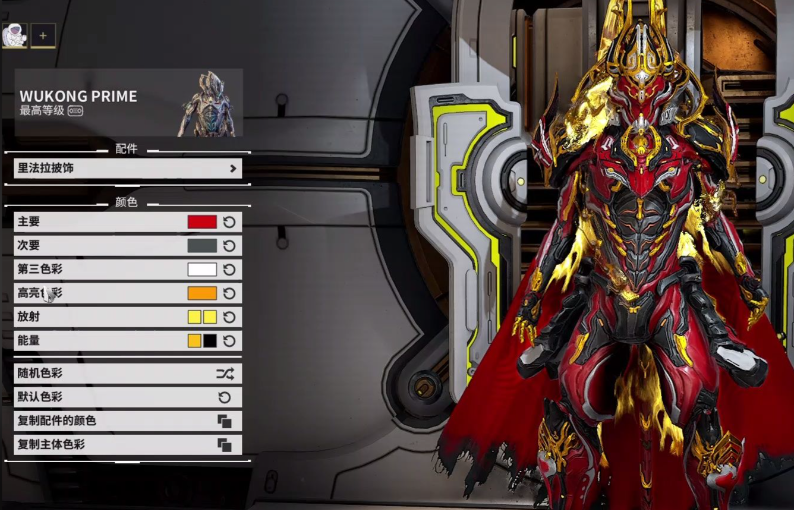Restore defaults with 默认色彩

click(128, 397)
